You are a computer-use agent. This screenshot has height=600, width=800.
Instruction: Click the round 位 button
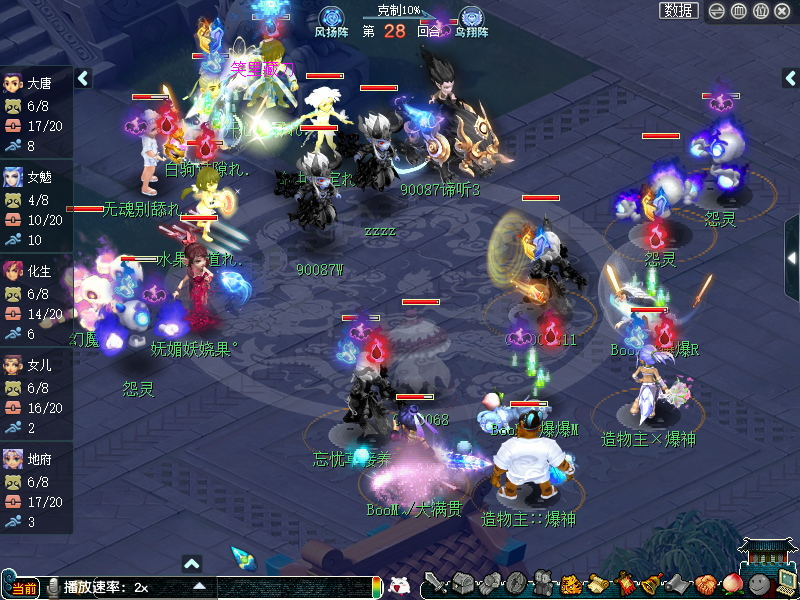(x=761, y=11)
